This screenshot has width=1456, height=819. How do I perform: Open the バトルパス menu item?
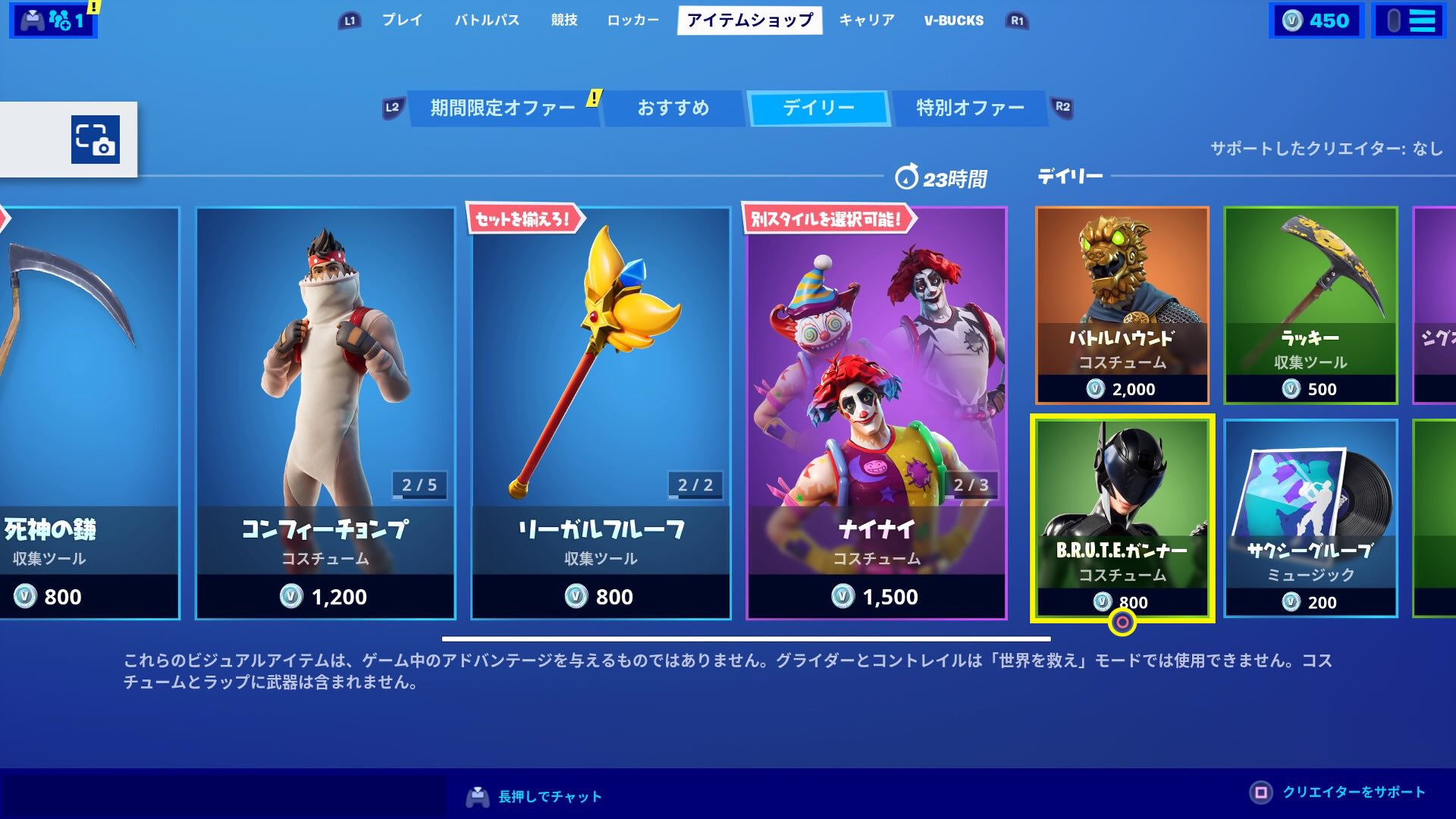coord(488,20)
